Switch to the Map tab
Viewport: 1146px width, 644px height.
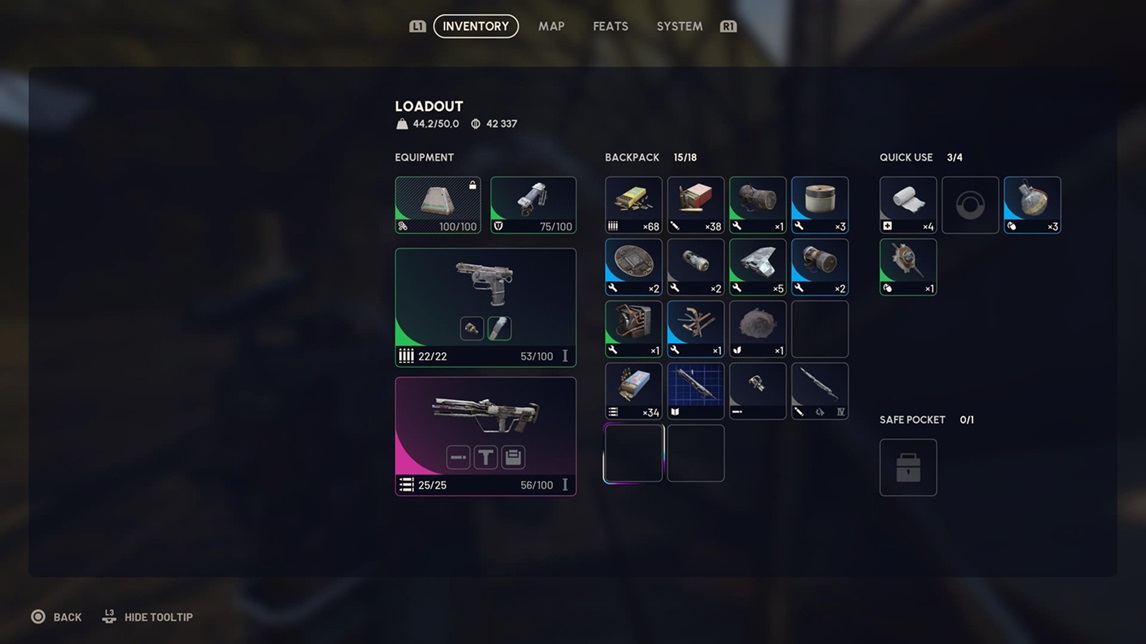(551, 26)
